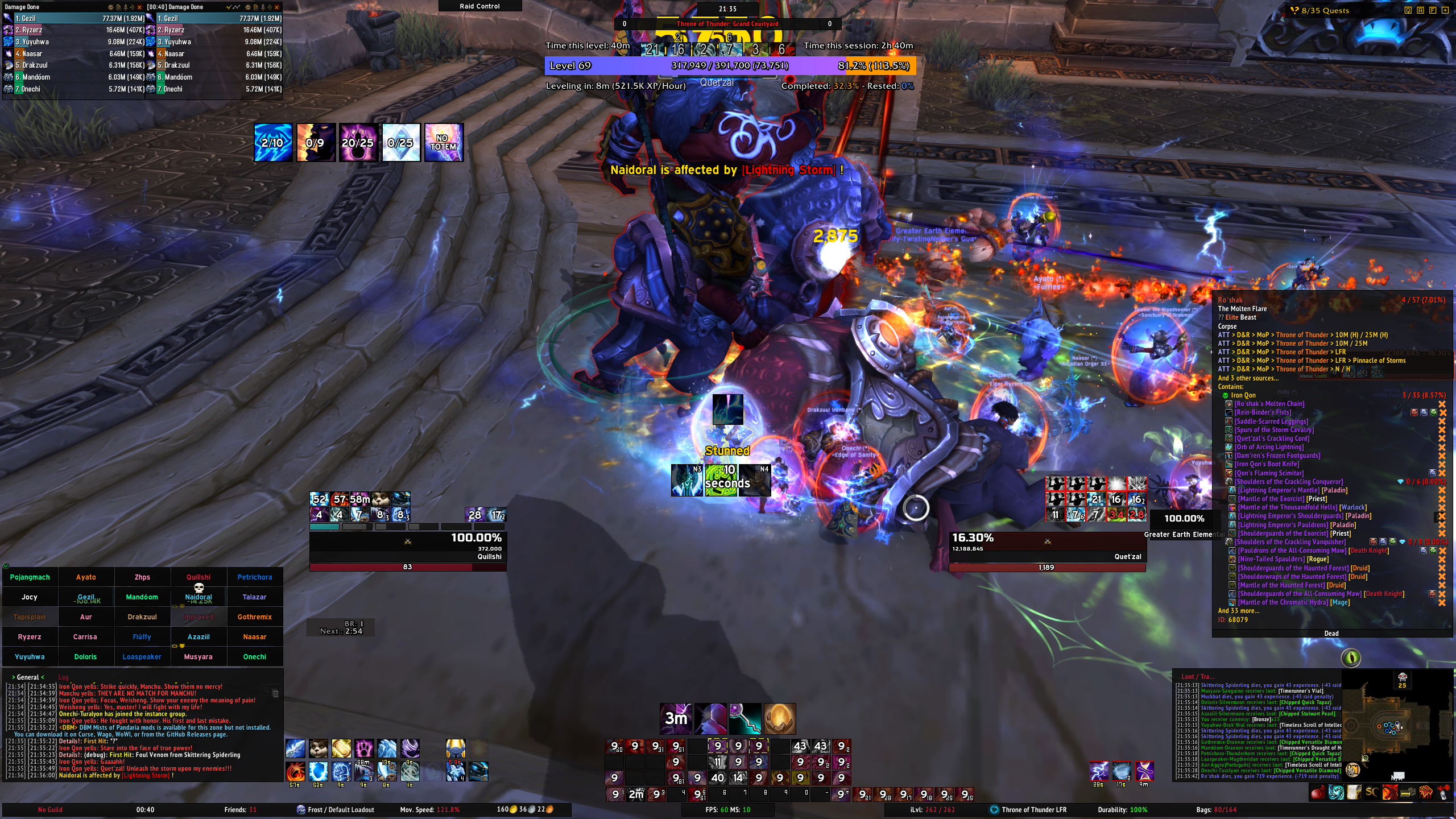Open the Friends list from info bar
Viewport: 1456px width, 819px height.
click(x=240, y=810)
